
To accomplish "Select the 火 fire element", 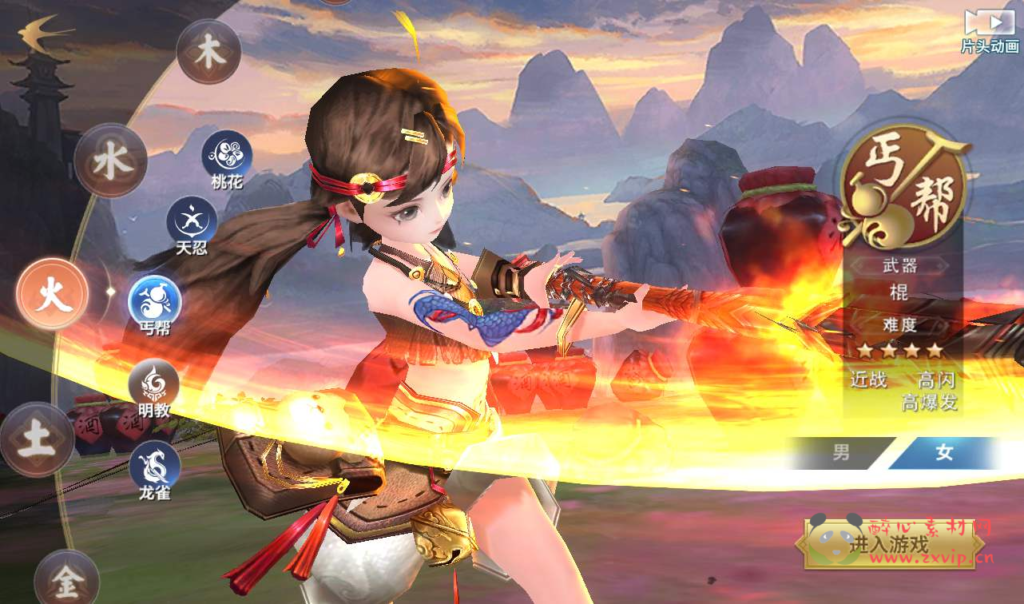I will [53, 294].
